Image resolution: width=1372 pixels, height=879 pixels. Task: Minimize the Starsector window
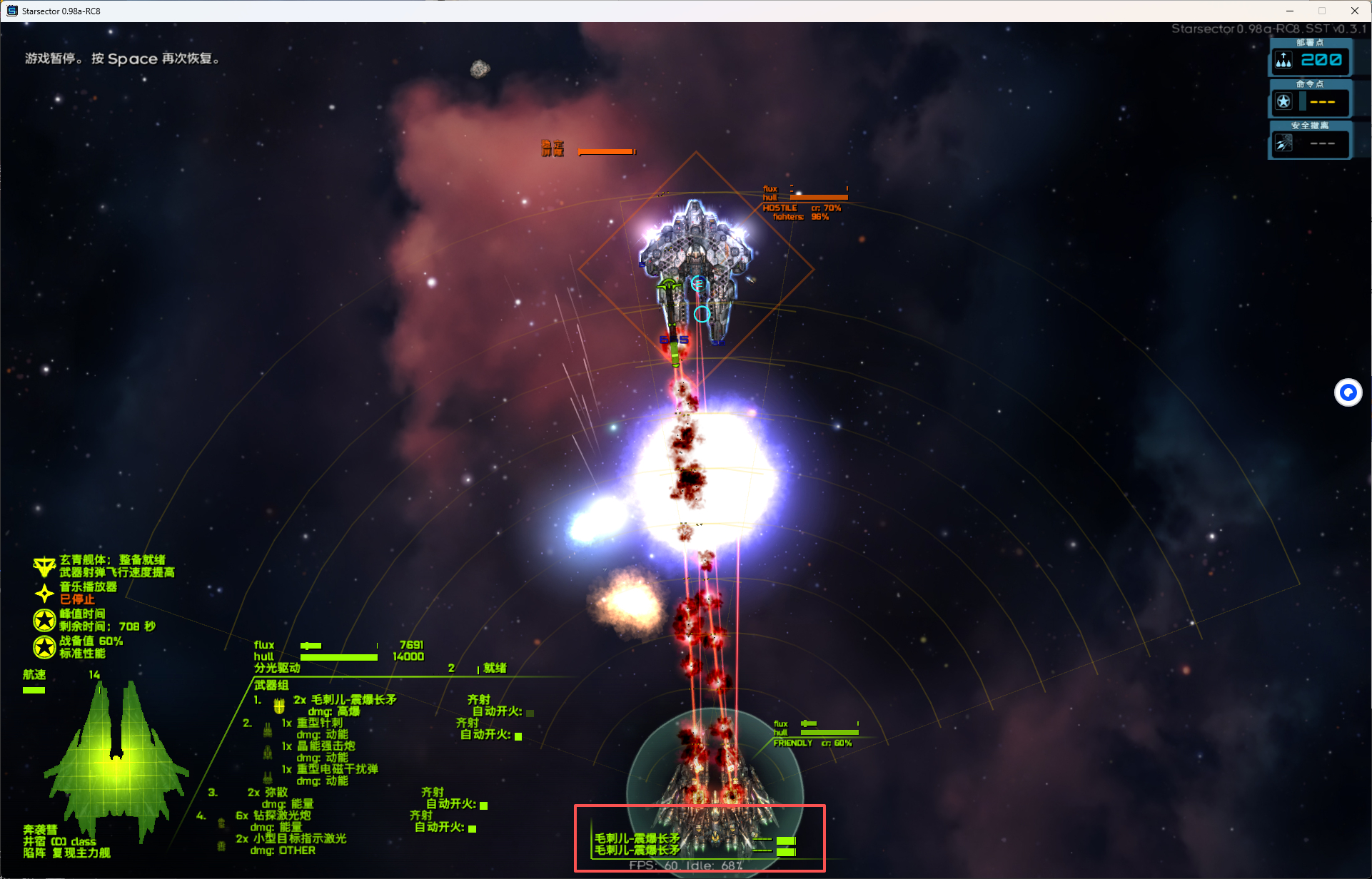tap(1290, 11)
